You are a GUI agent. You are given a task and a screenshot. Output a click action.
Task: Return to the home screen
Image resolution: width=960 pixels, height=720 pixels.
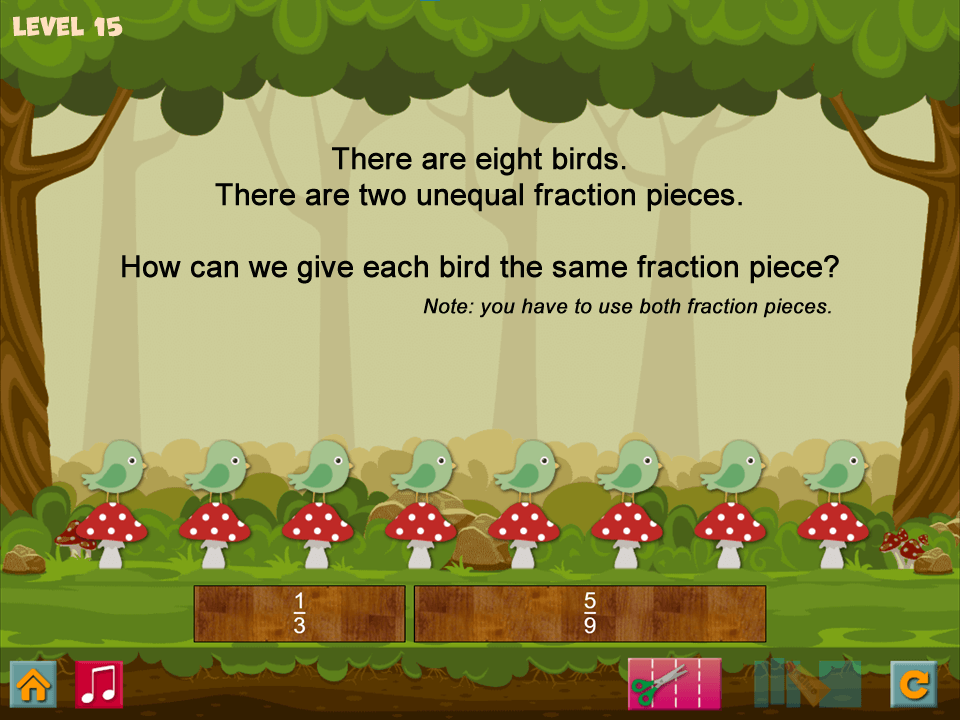[x=33, y=685]
